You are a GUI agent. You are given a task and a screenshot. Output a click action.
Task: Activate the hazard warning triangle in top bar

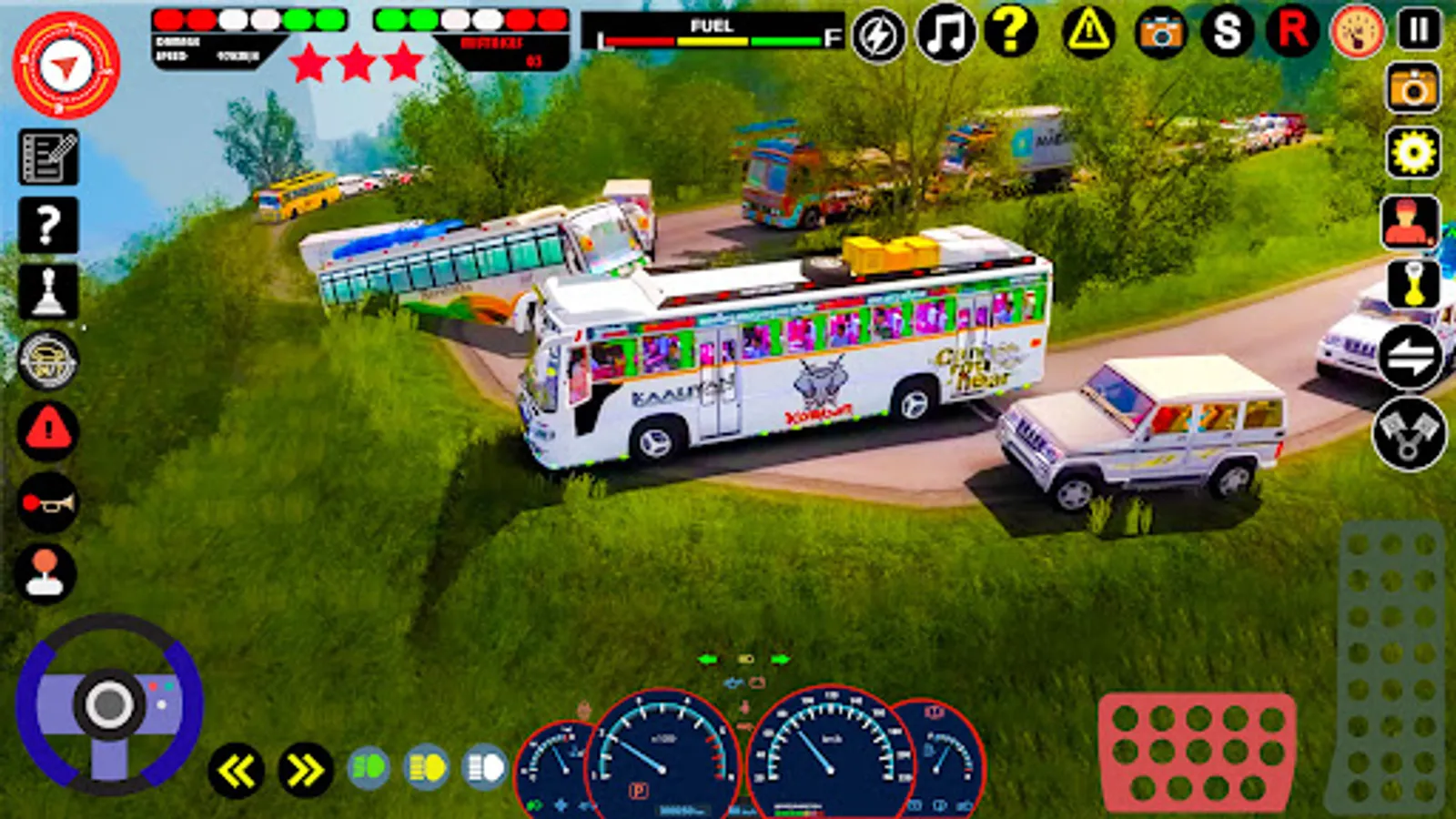pyautogui.click(x=1088, y=34)
